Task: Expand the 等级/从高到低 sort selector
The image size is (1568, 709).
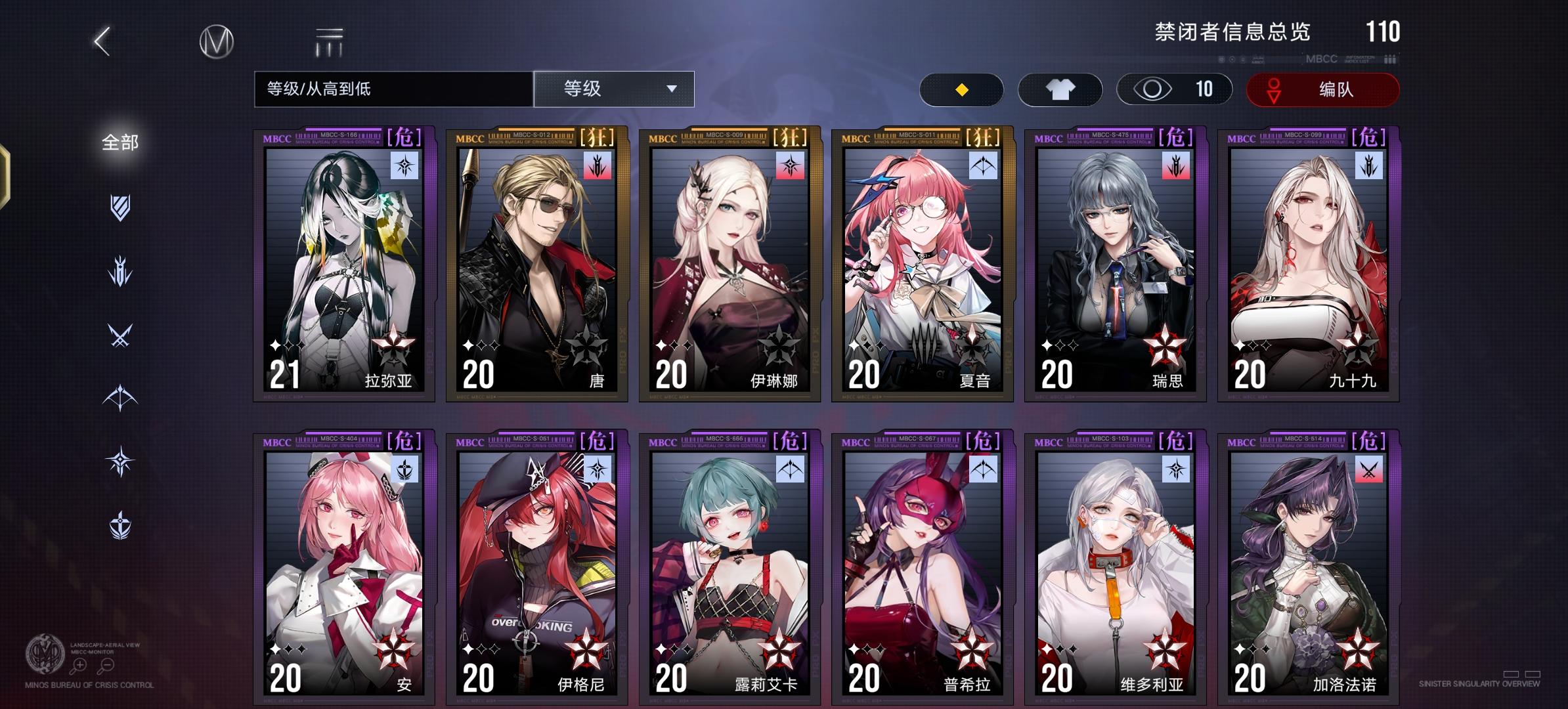Action: tap(393, 89)
